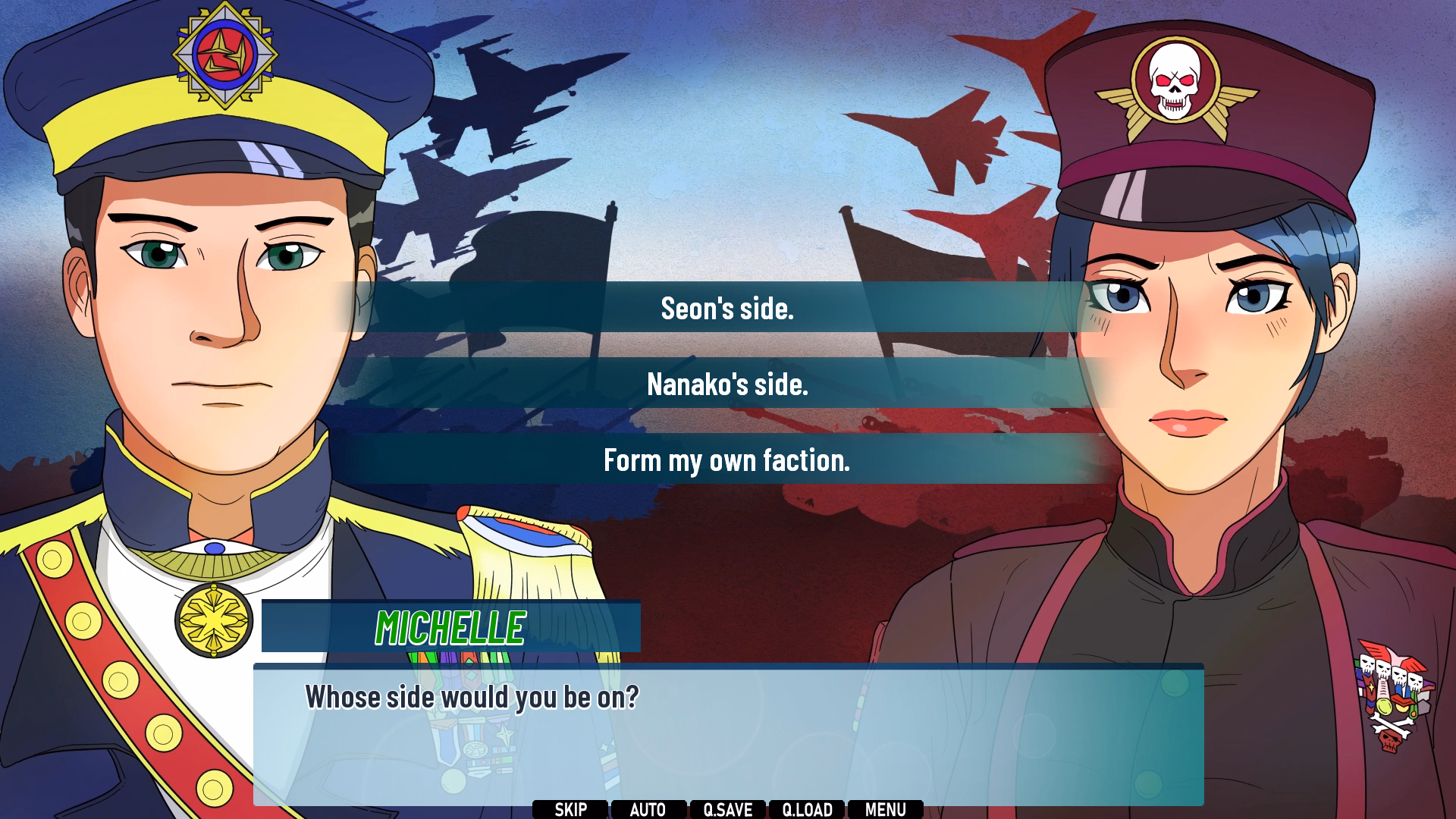Choose 'Nanako's side.' option
This screenshot has width=1456, height=819.
click(x=726, y=384)
